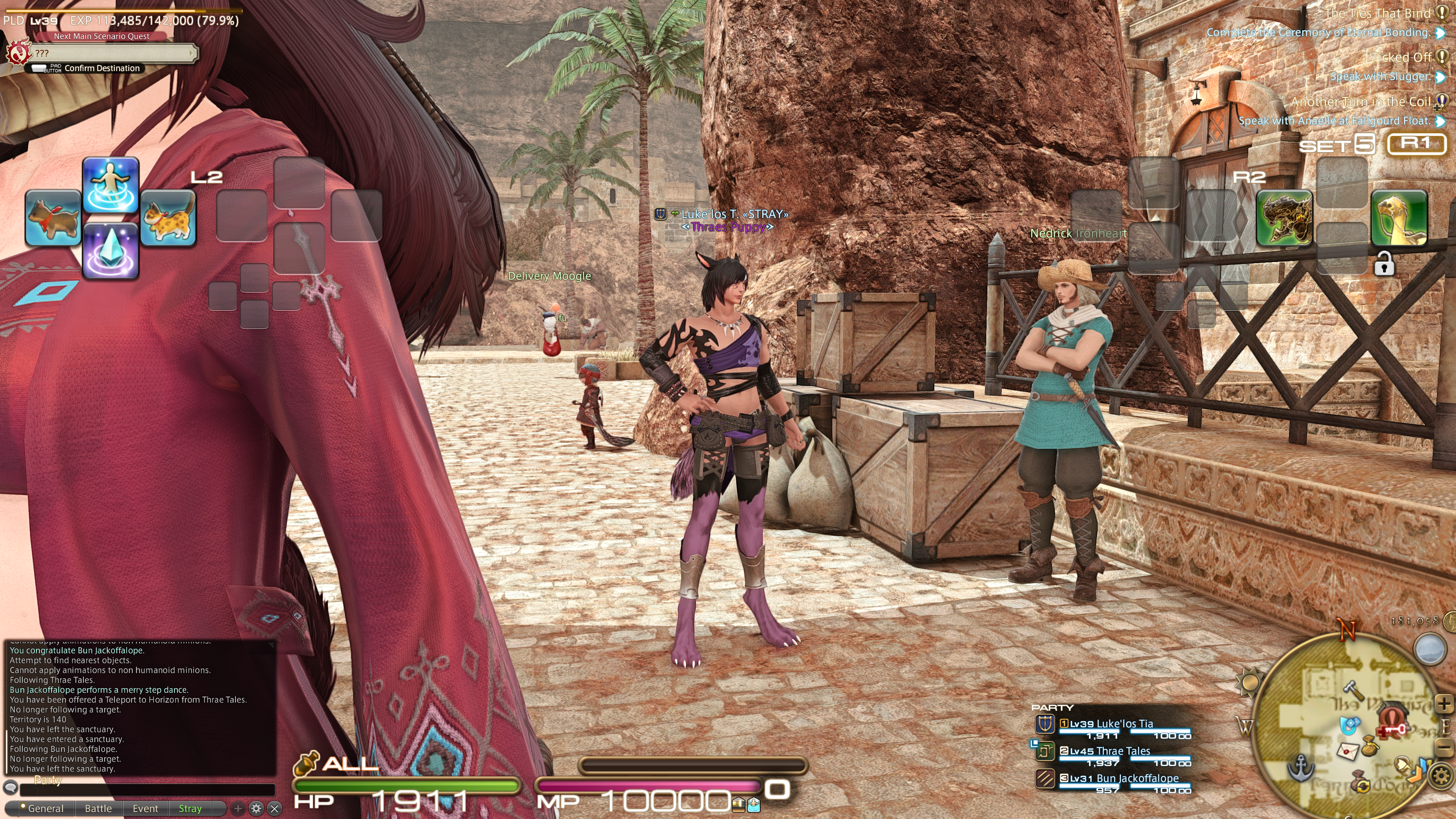
Task: Open The Ties That Bind quest
Action: tap(1377, 14)
